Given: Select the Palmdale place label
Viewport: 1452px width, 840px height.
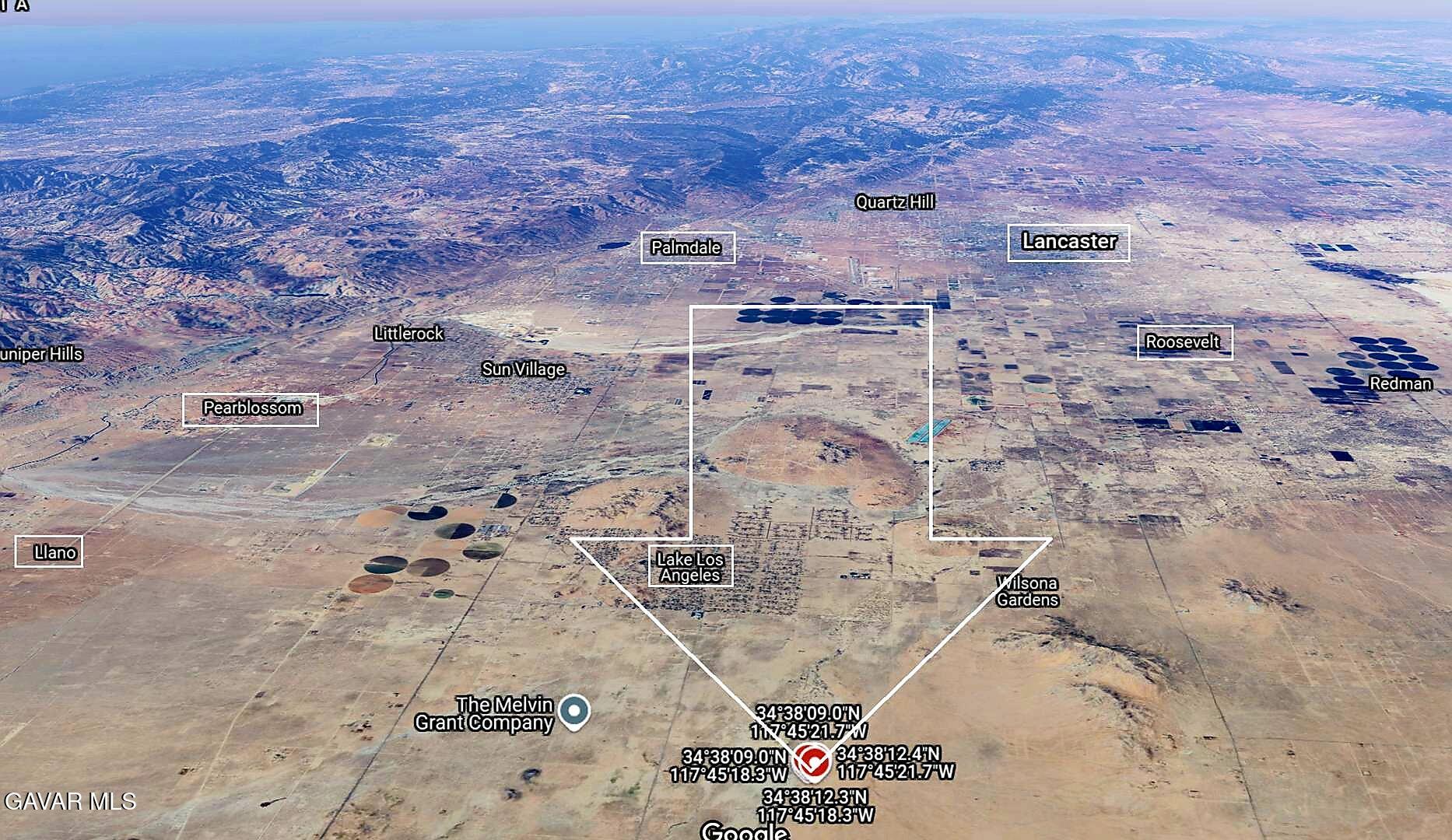Looking at the screenshot, I should click(686, 248).
